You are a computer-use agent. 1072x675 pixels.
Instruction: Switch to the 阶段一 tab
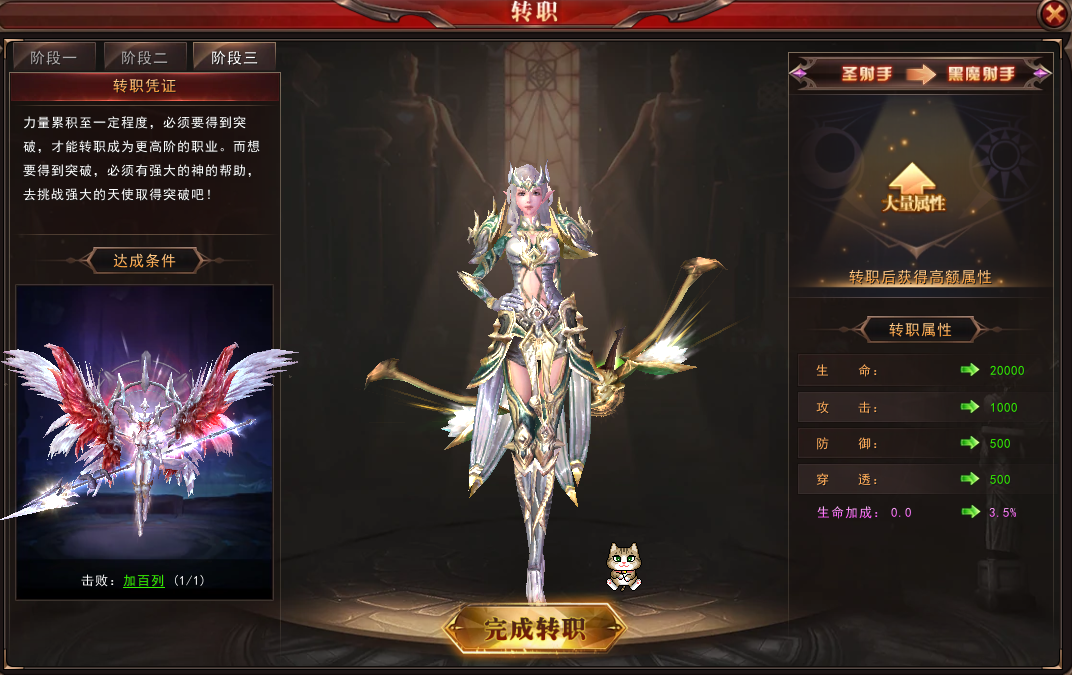[x=53, y=58]
